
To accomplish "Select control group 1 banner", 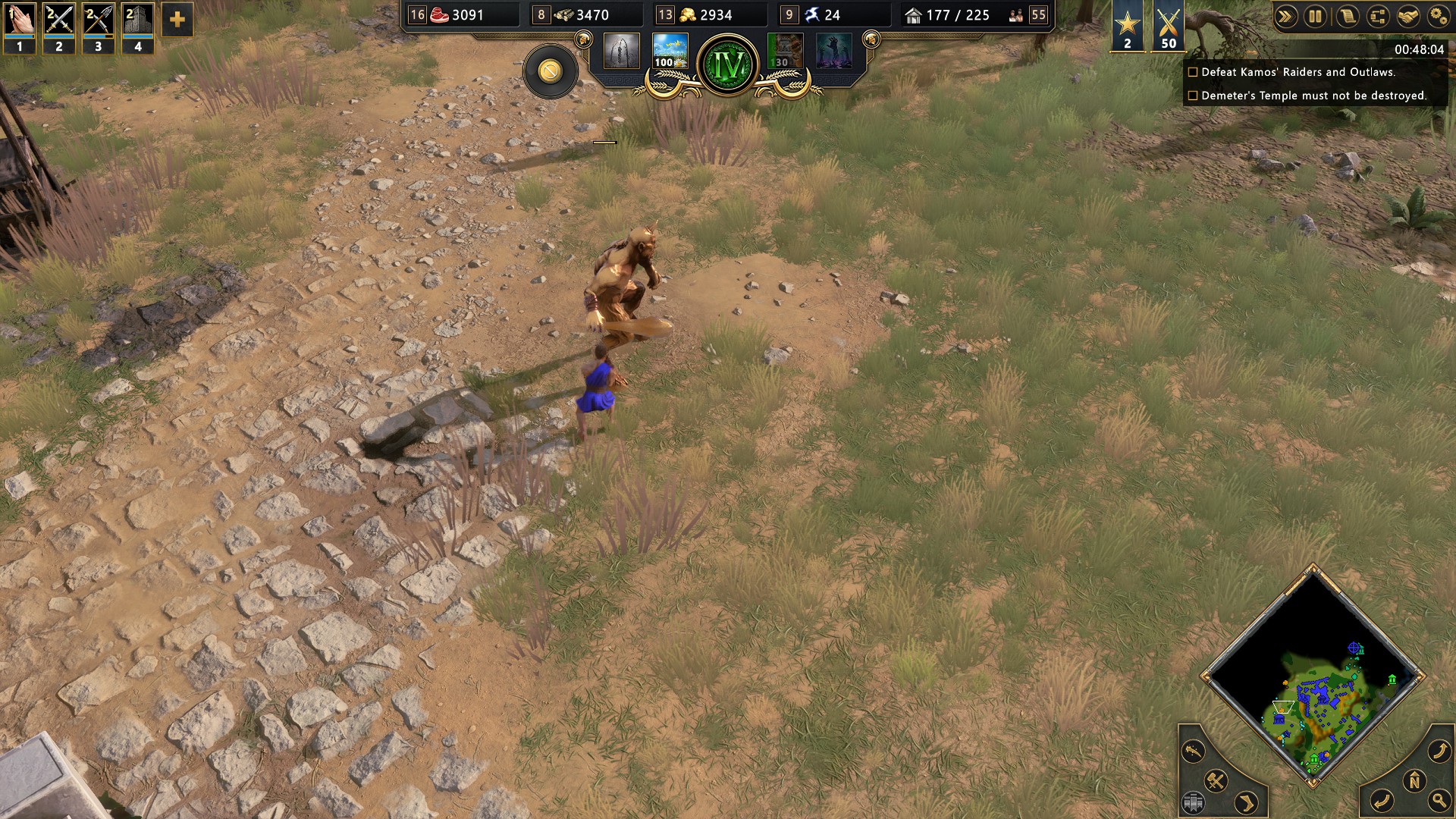I will pos(20,27).
